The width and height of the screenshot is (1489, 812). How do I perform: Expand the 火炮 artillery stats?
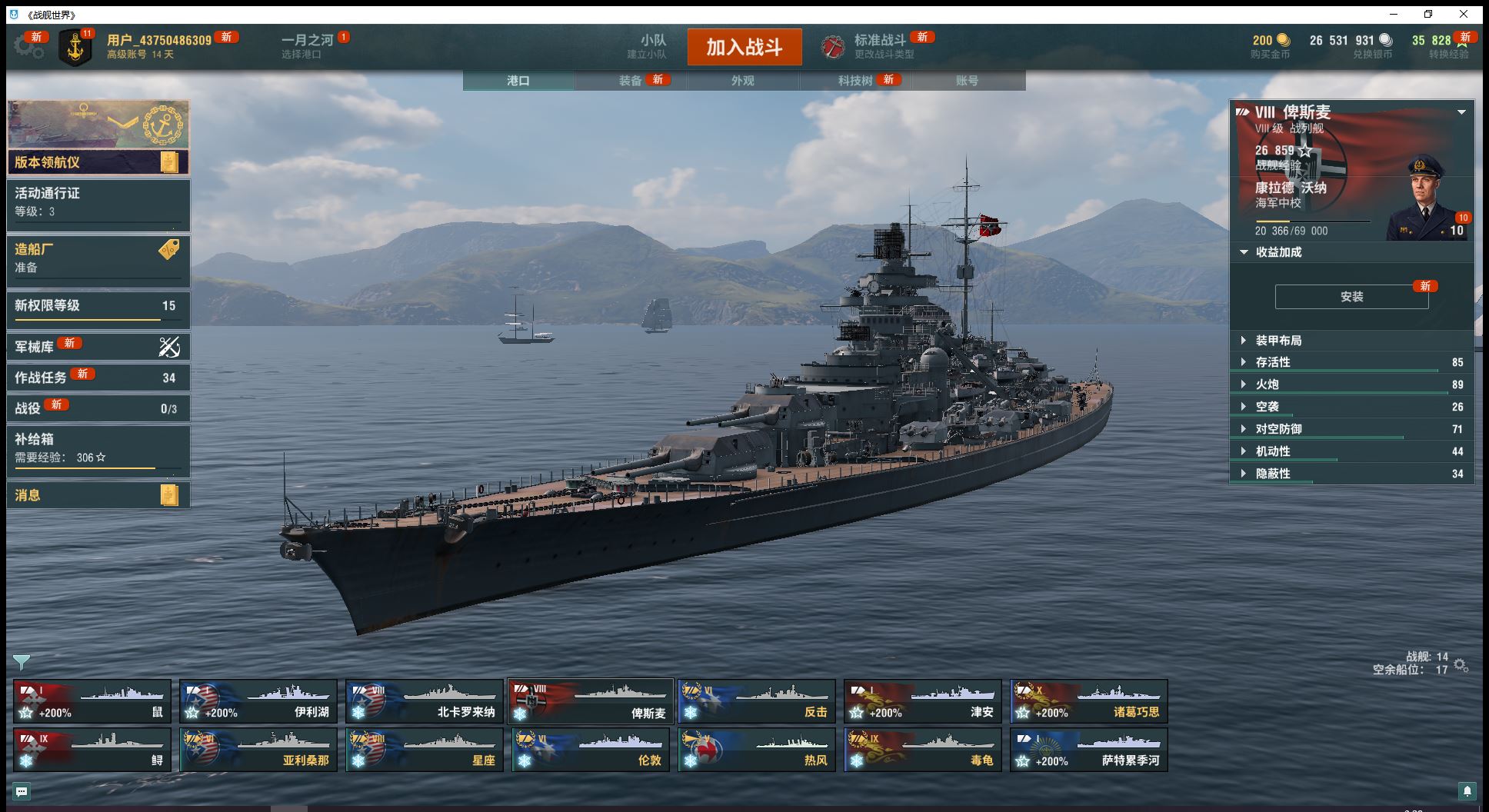pos(1267,384)
